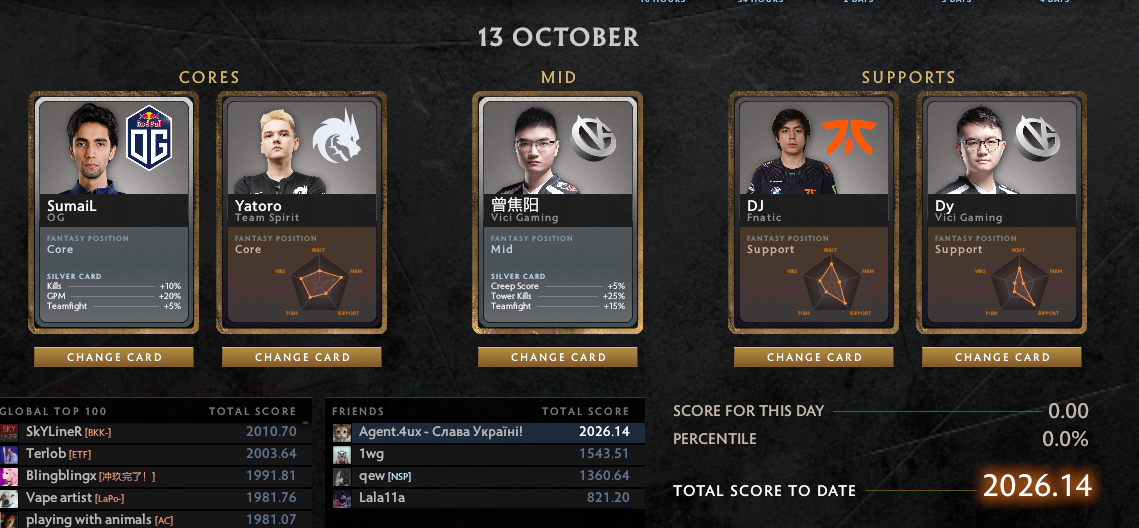Screen dimensions: 1139x528
Task: Select Terlob in the global top 100
Action: pyautogui.click(x=150, y=454)
